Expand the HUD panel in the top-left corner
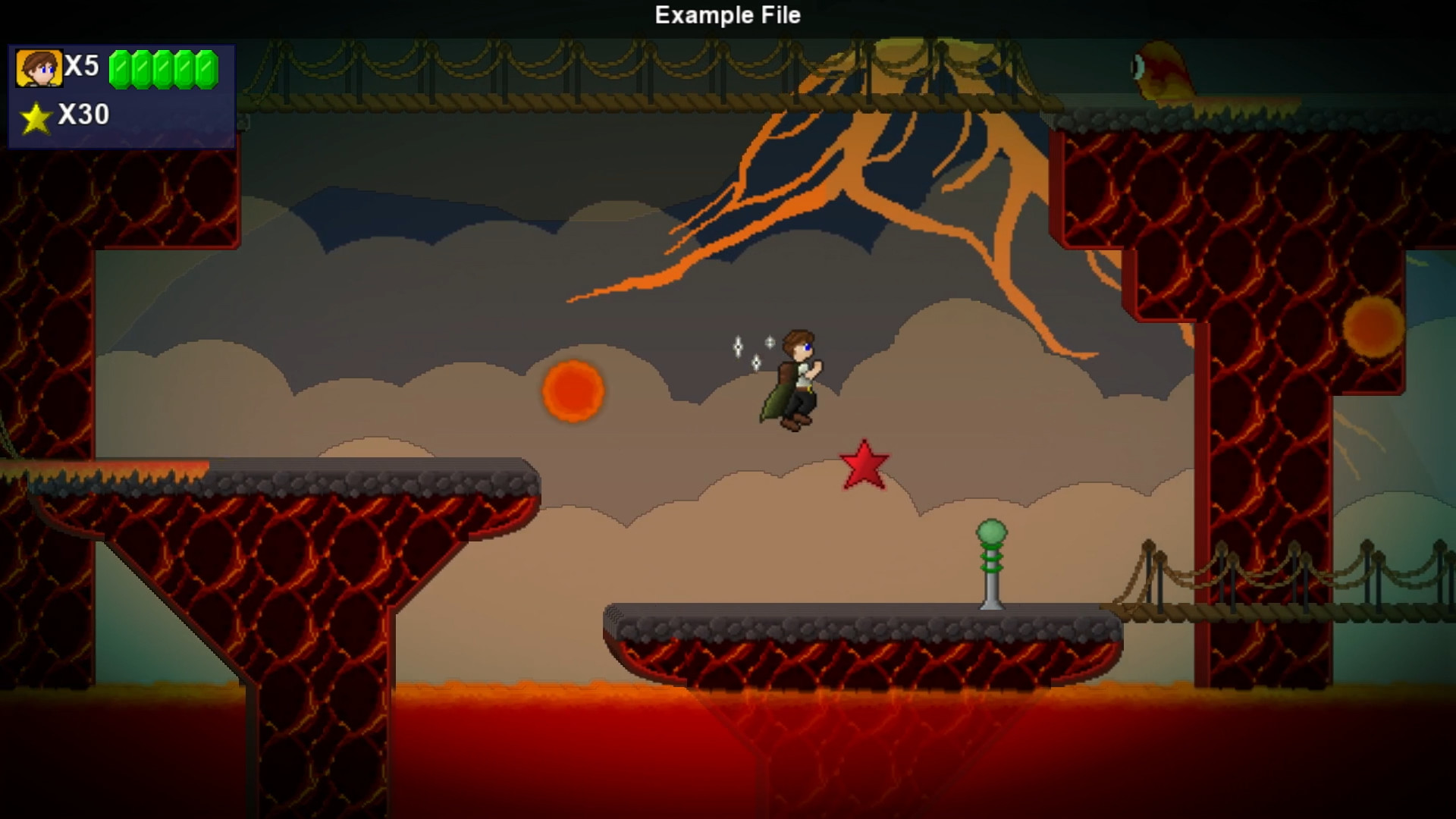The image size is (1456, 819). [x=120, y=95]
